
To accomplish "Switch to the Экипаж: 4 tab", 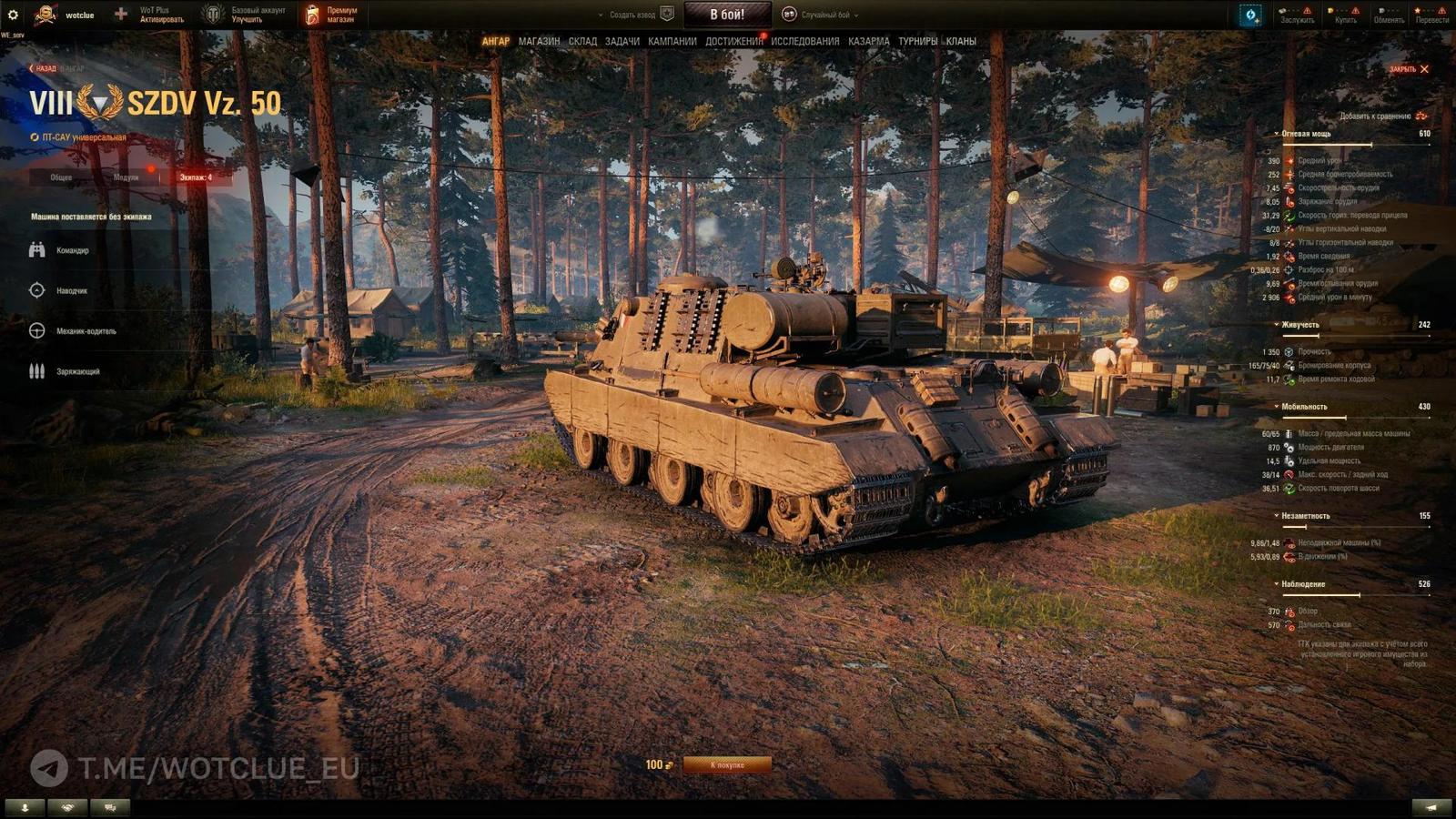I will click(196, 178).
